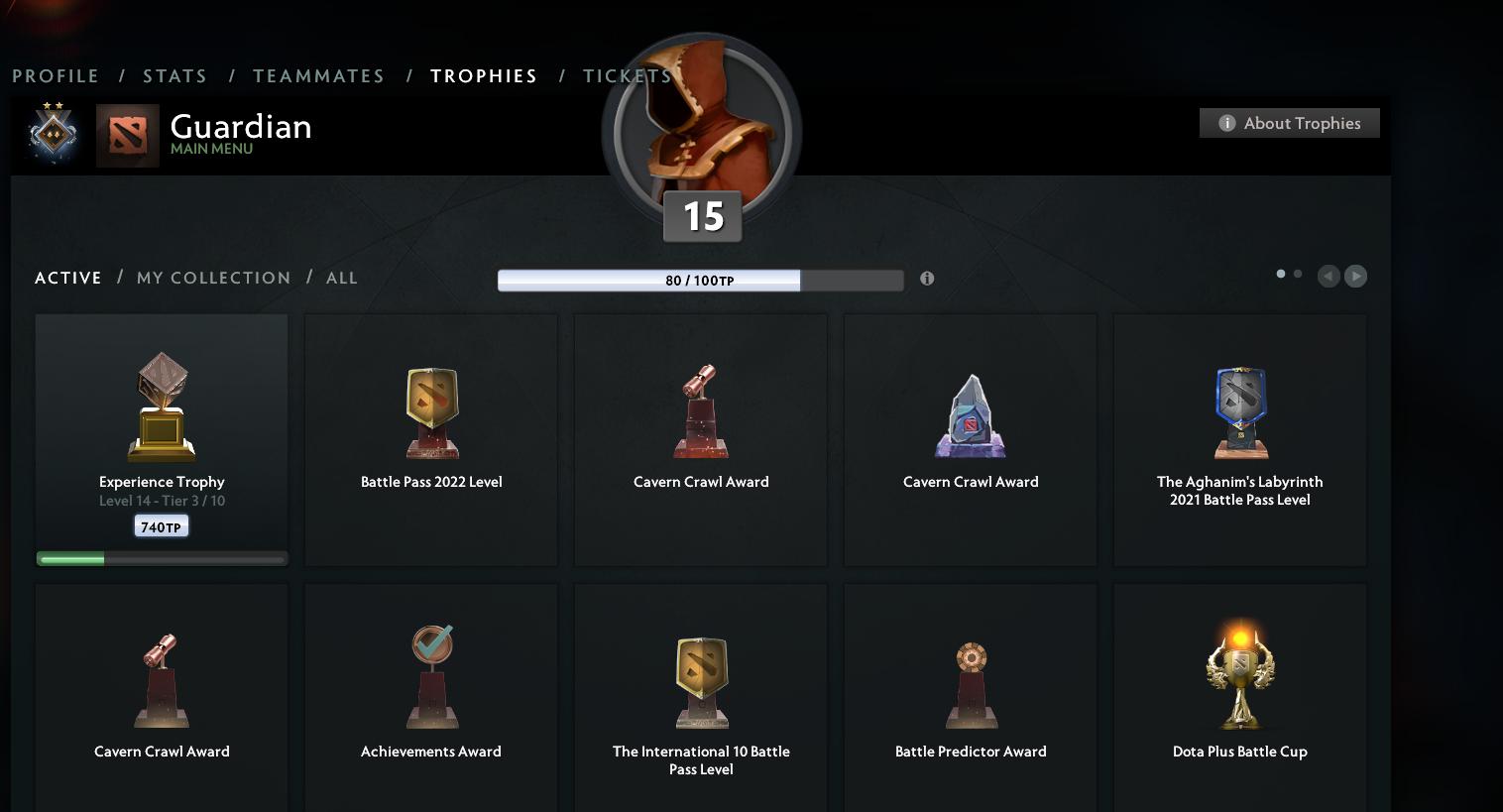Open info tooltip beside the TP progress bar

click(x=927, y=279)
